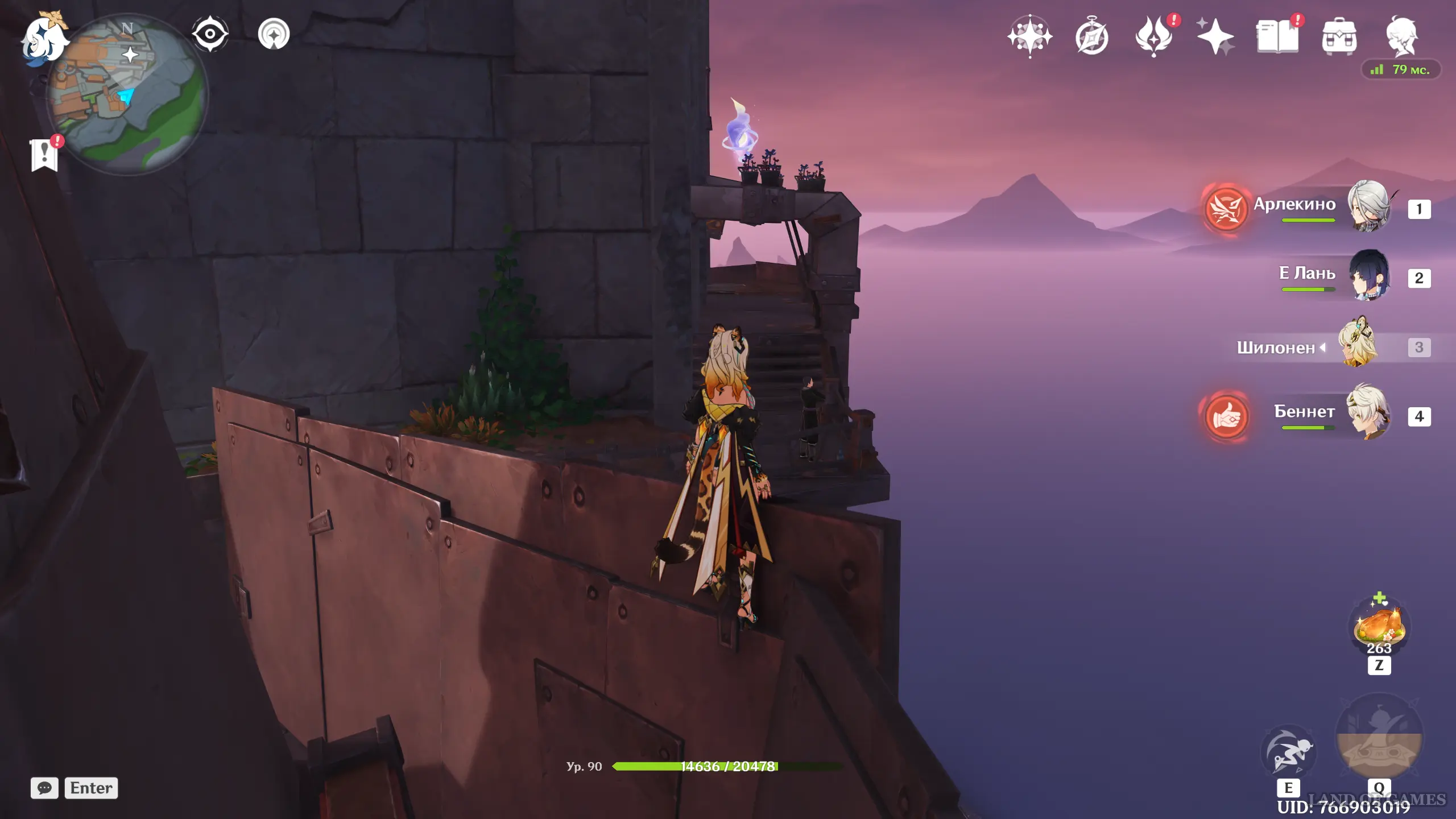Switch to party member Арлекино
Image resolution: width=1456 pixels, height=819 pixels.
1368,207
